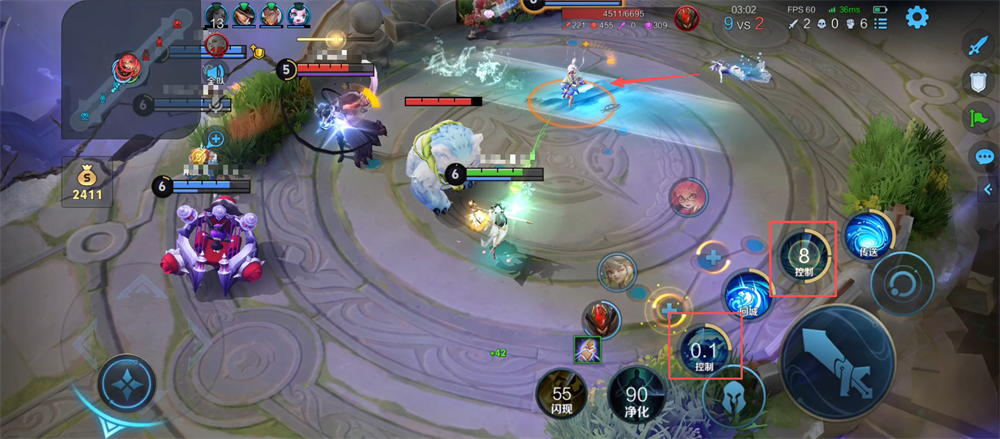Tap the circular swirl button beside attack

tap(900, 283)
